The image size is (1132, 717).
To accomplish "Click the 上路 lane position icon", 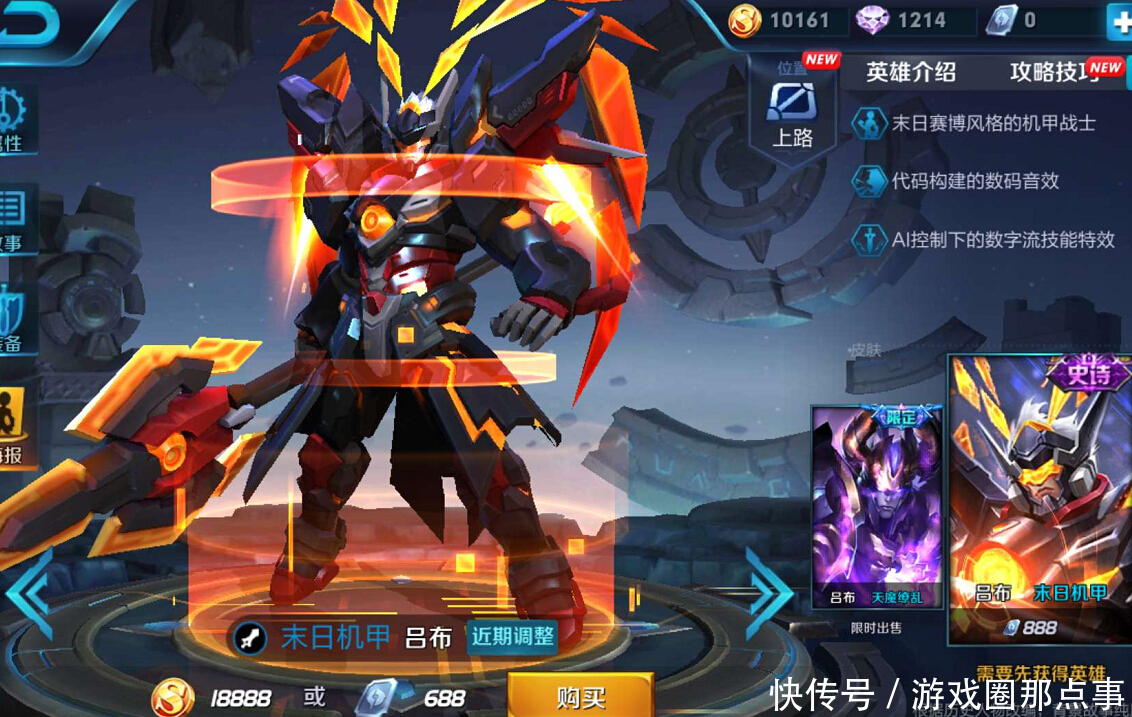I will click(x=792, y=110).
